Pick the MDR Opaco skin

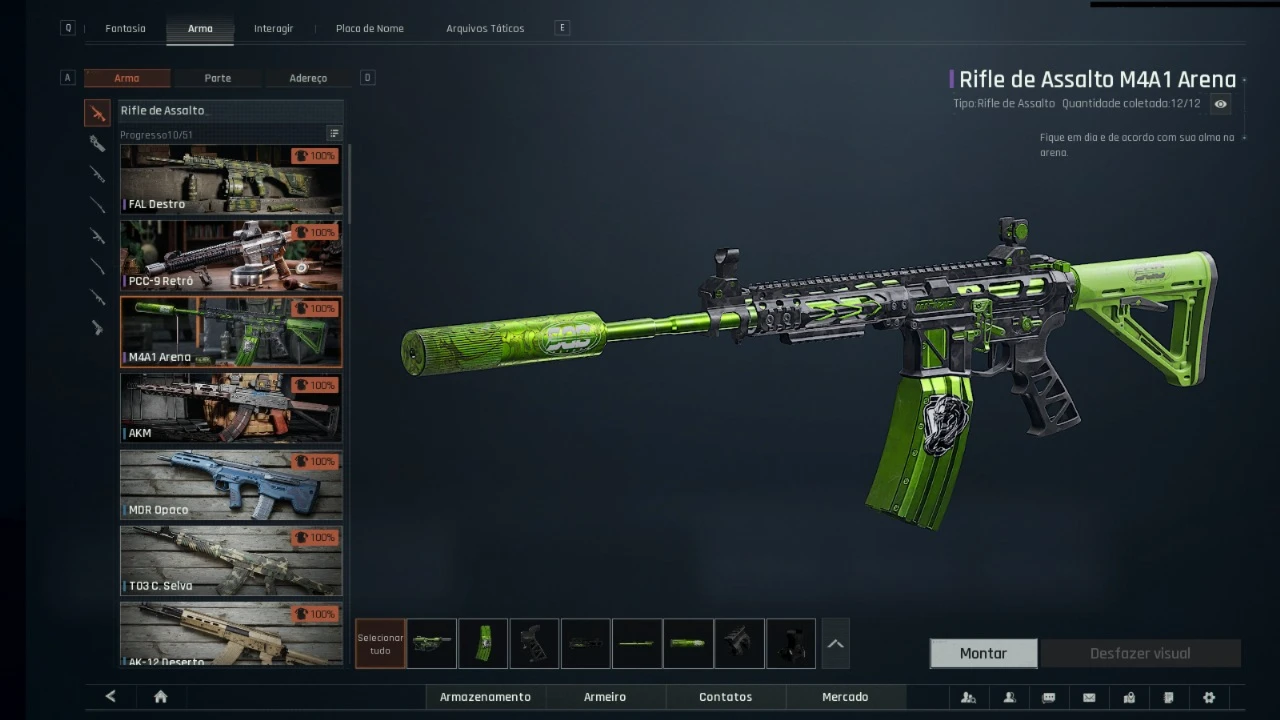tap(231, 484)
